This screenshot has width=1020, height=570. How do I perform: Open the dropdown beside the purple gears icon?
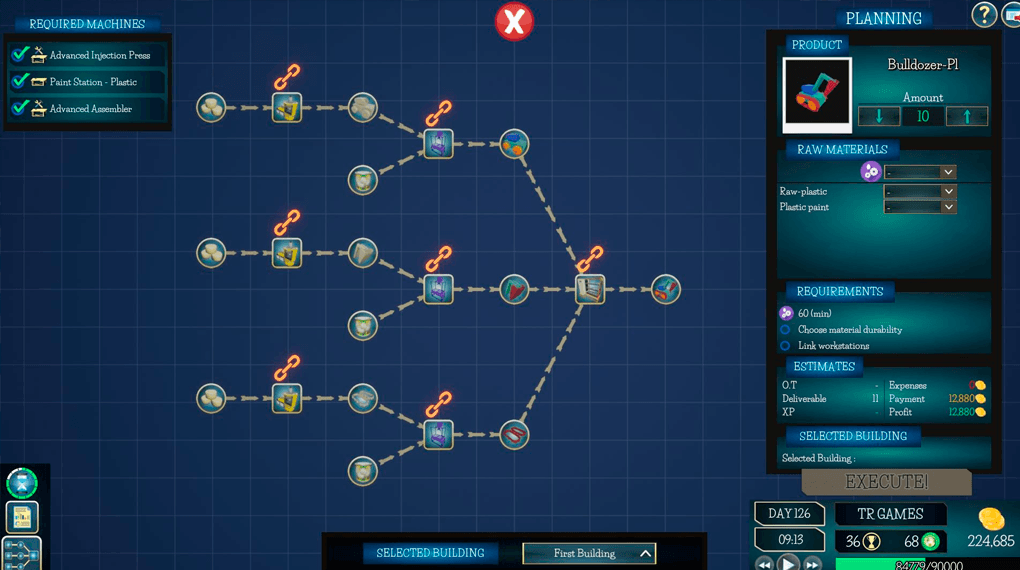920,172
